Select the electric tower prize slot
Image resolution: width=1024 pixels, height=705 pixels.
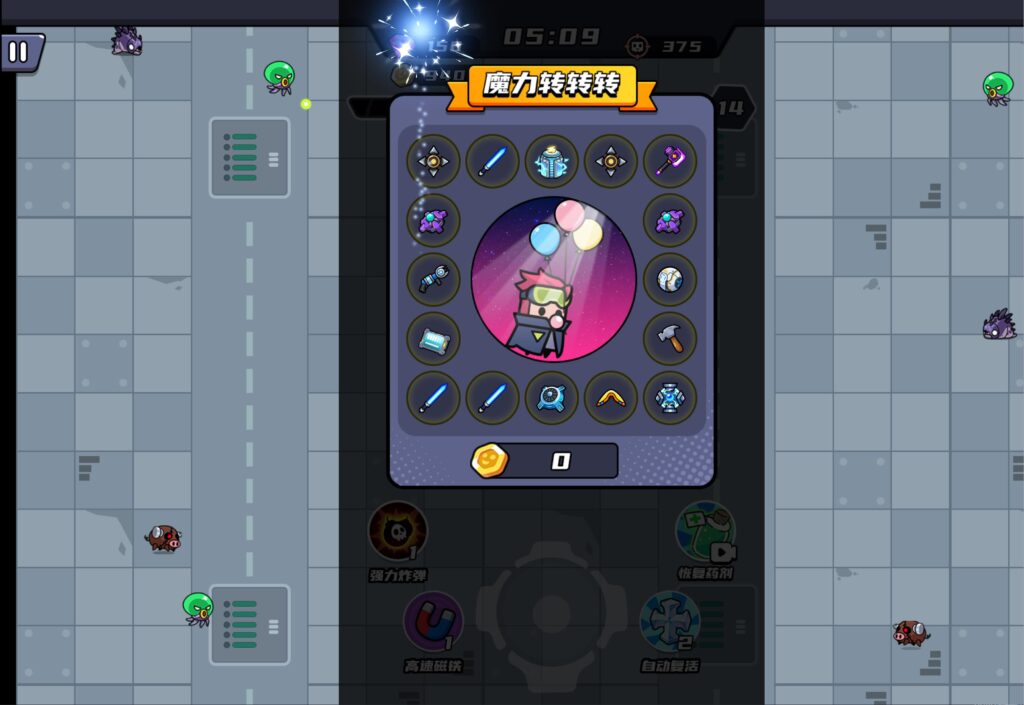coord(552,161)
